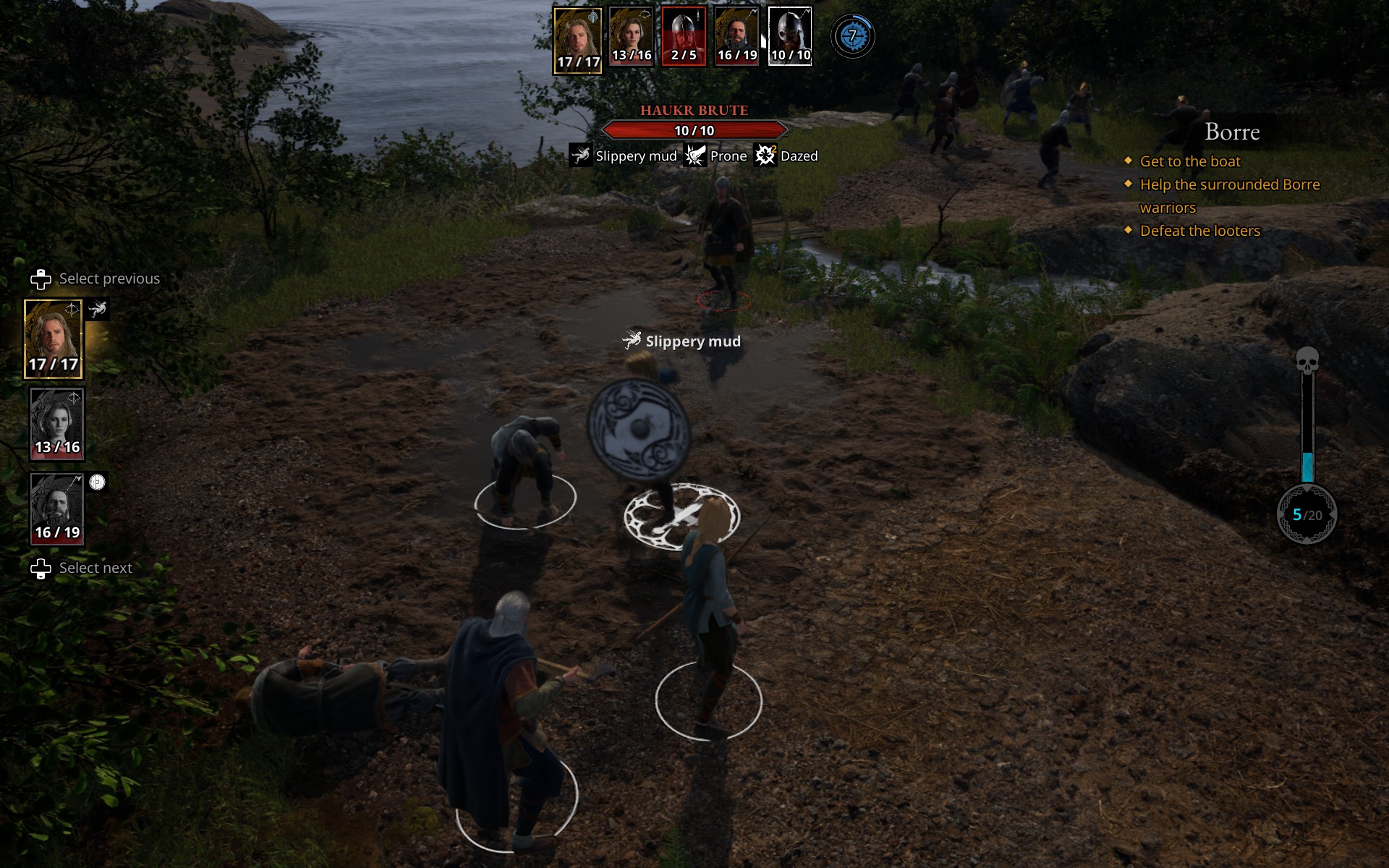
Task: Select the woman's 13/16 portrait in the turn order bar
Action: coord(631,36)
